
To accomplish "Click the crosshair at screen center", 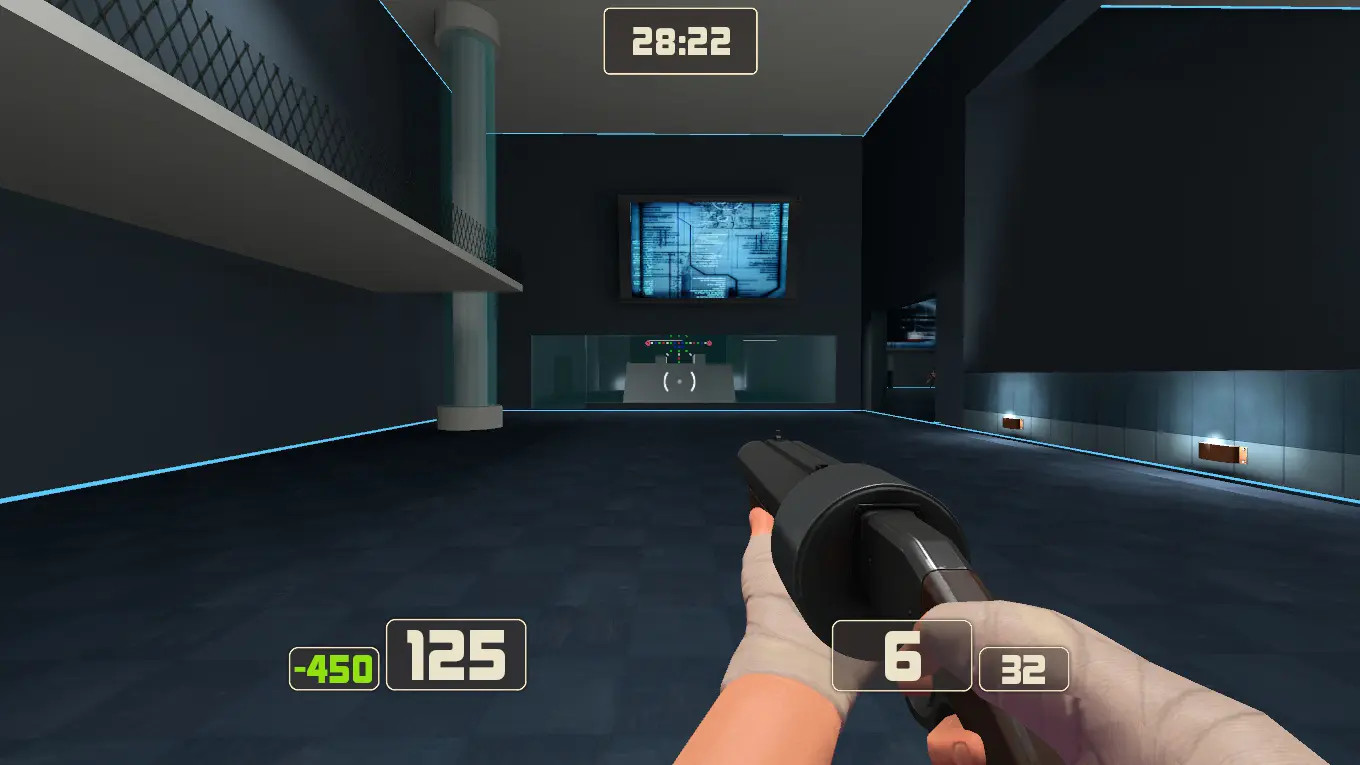I will click(680, 380).
